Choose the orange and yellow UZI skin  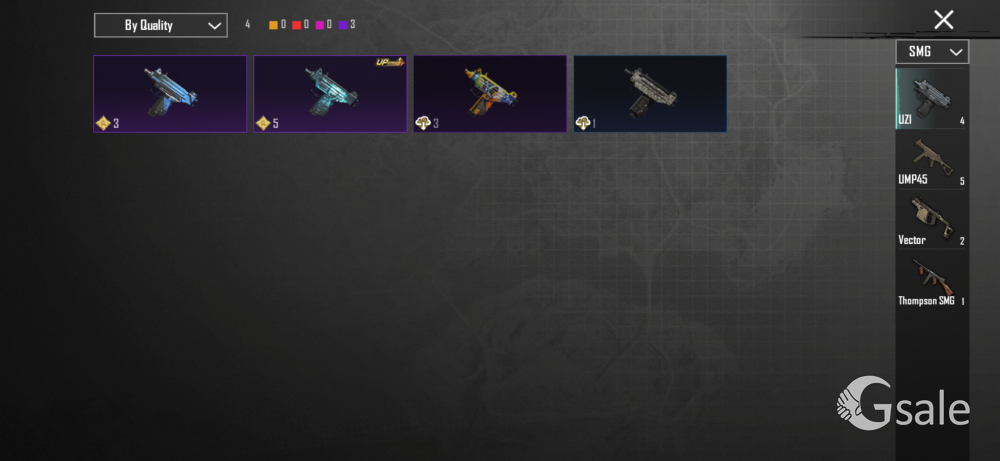pos(490,94)
